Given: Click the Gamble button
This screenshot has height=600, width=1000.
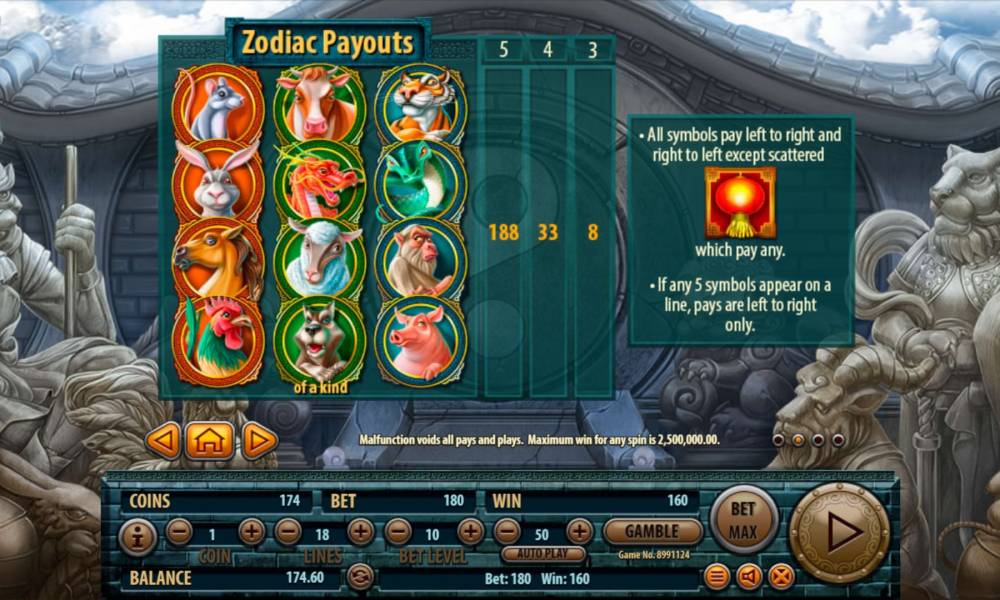Looking at the screenshot, I should click(653, 531).
